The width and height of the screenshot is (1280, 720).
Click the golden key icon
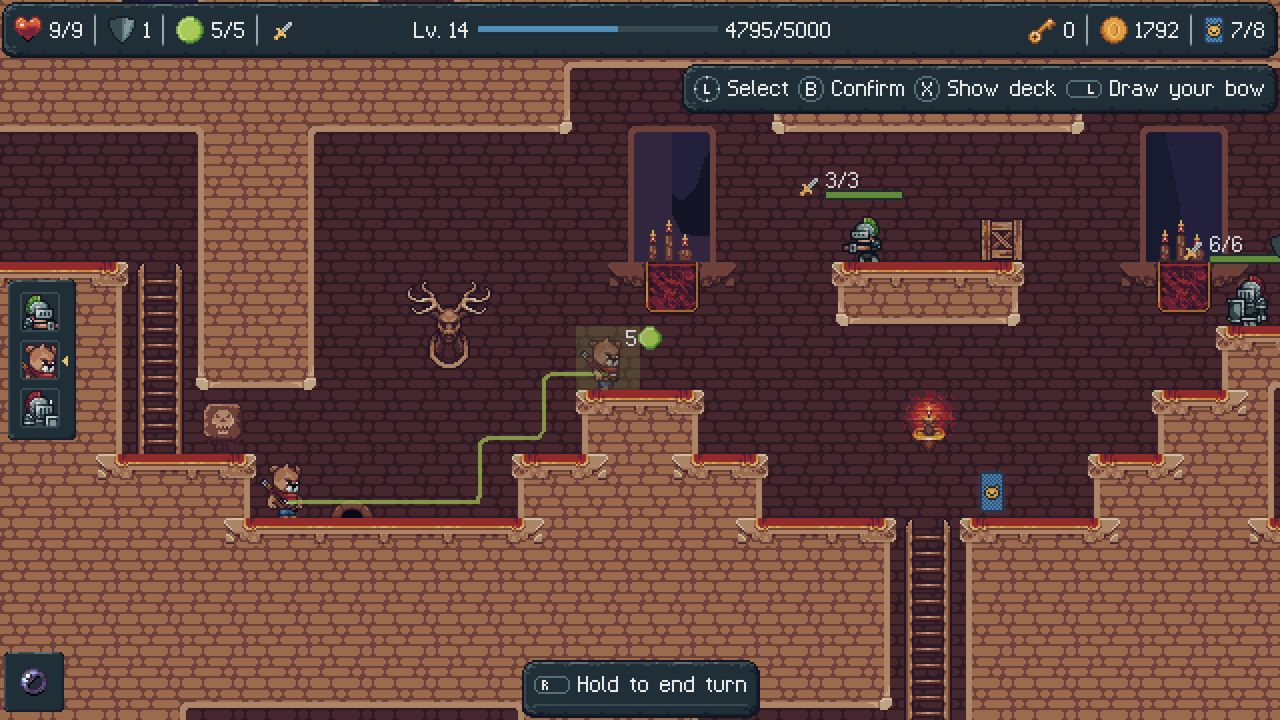(1040, 30)
